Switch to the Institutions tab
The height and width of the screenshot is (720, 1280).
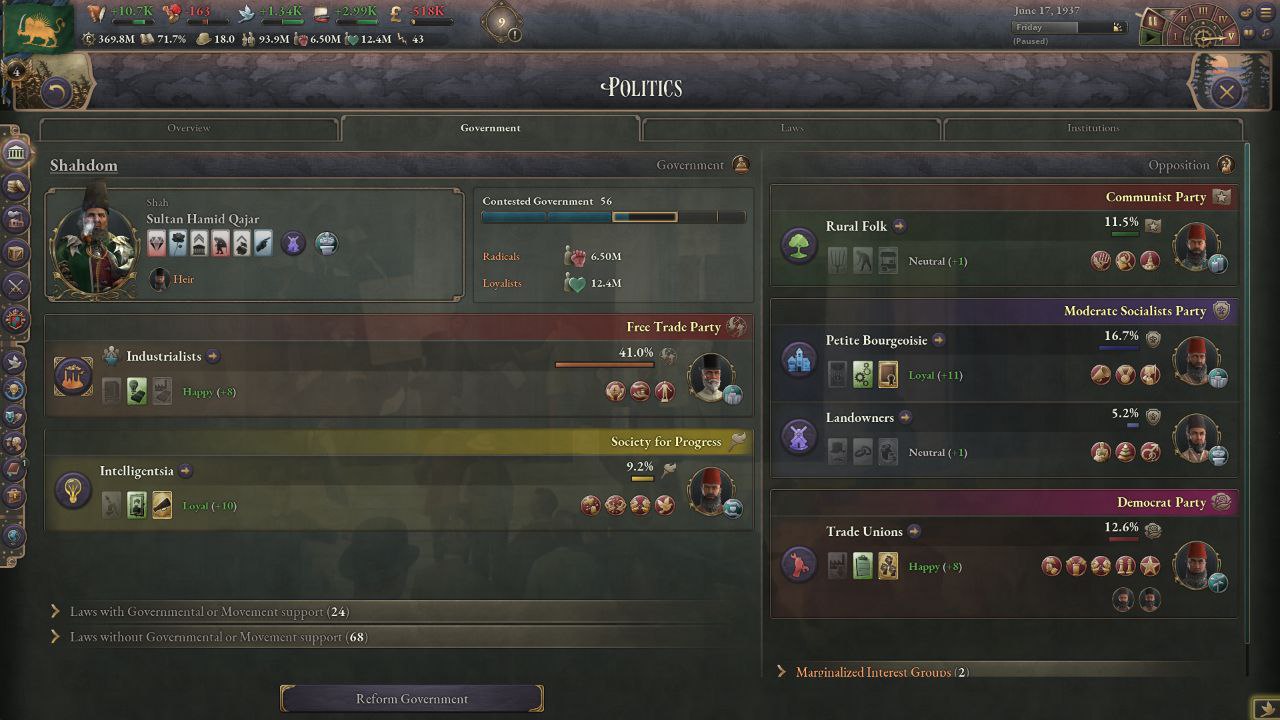[x=1092, y=128]
